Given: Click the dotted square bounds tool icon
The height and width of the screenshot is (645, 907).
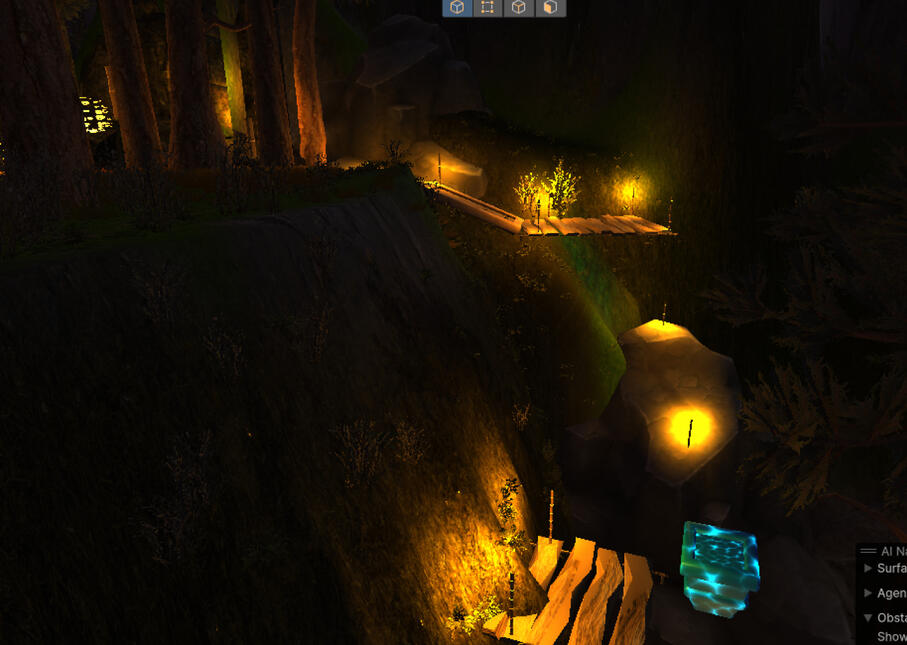Looking at the screenshot, I should pos(487,8).
